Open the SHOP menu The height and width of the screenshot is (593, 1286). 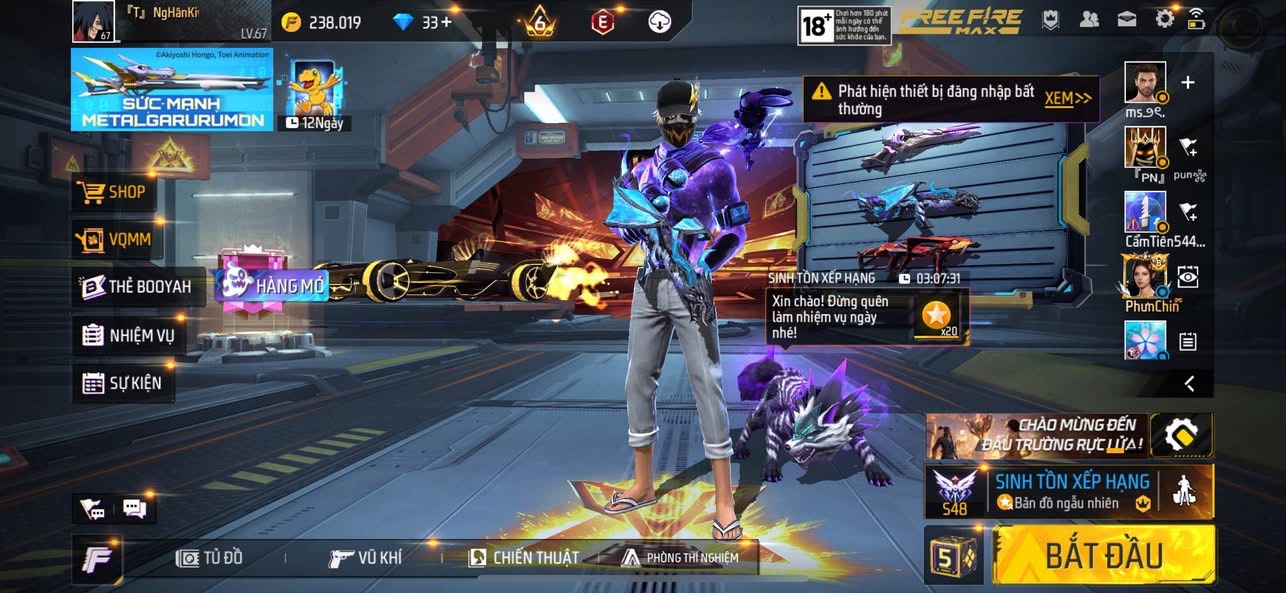coord(115,192)
